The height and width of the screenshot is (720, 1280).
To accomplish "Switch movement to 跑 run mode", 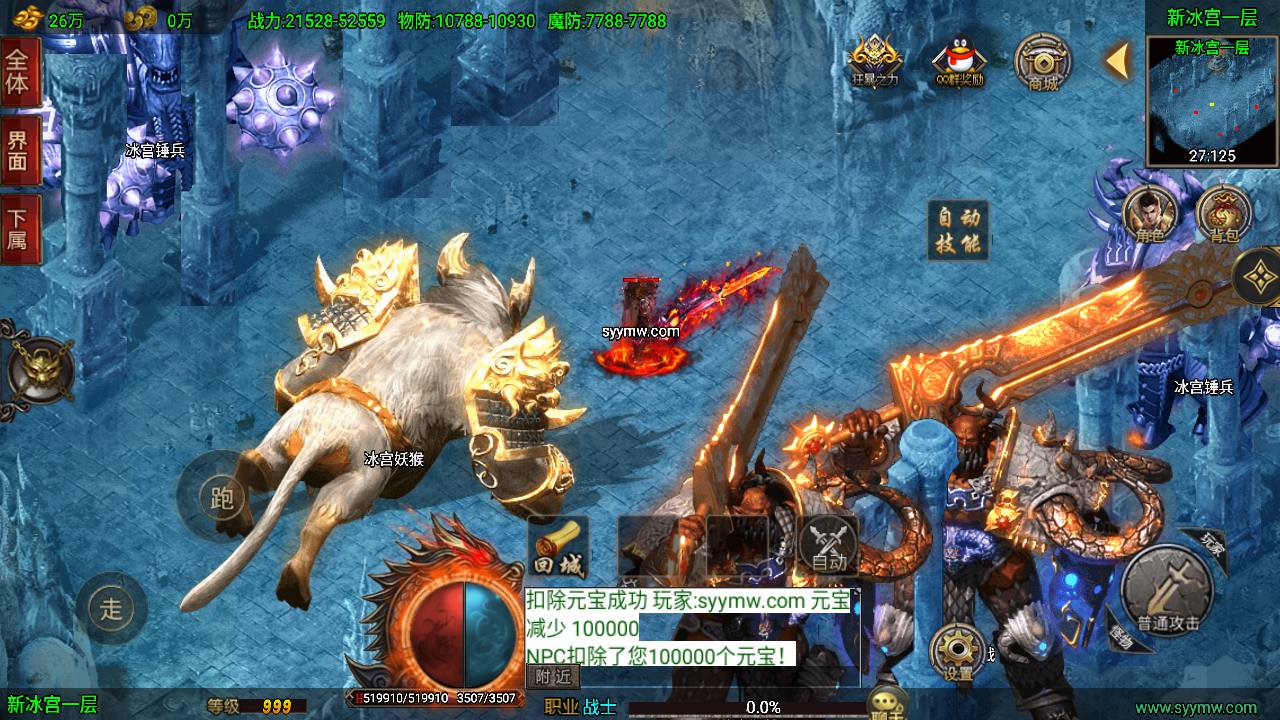I will pos(219,496).
